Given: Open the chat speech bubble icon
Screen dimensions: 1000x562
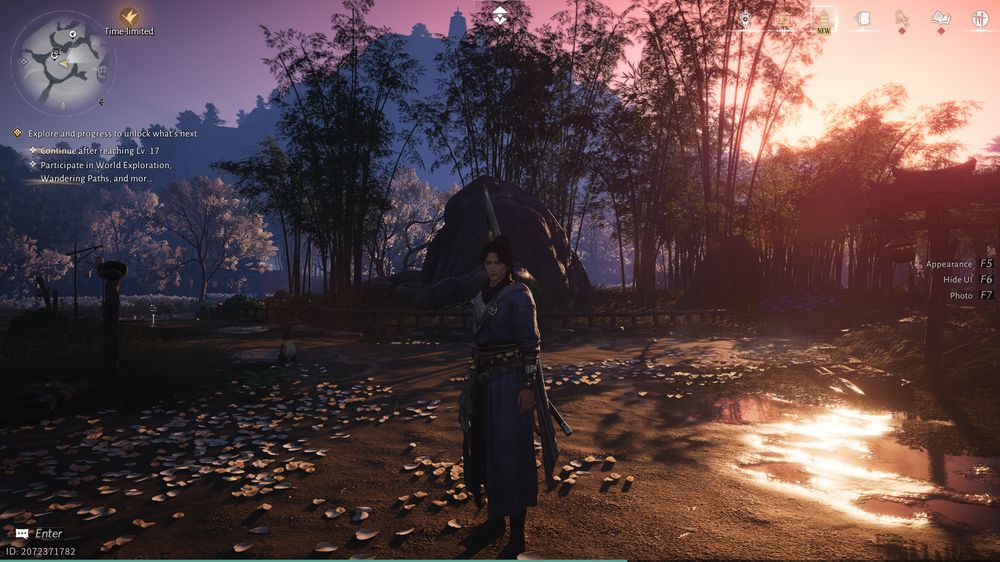Looking at the screenshot, I should [22, 534].
